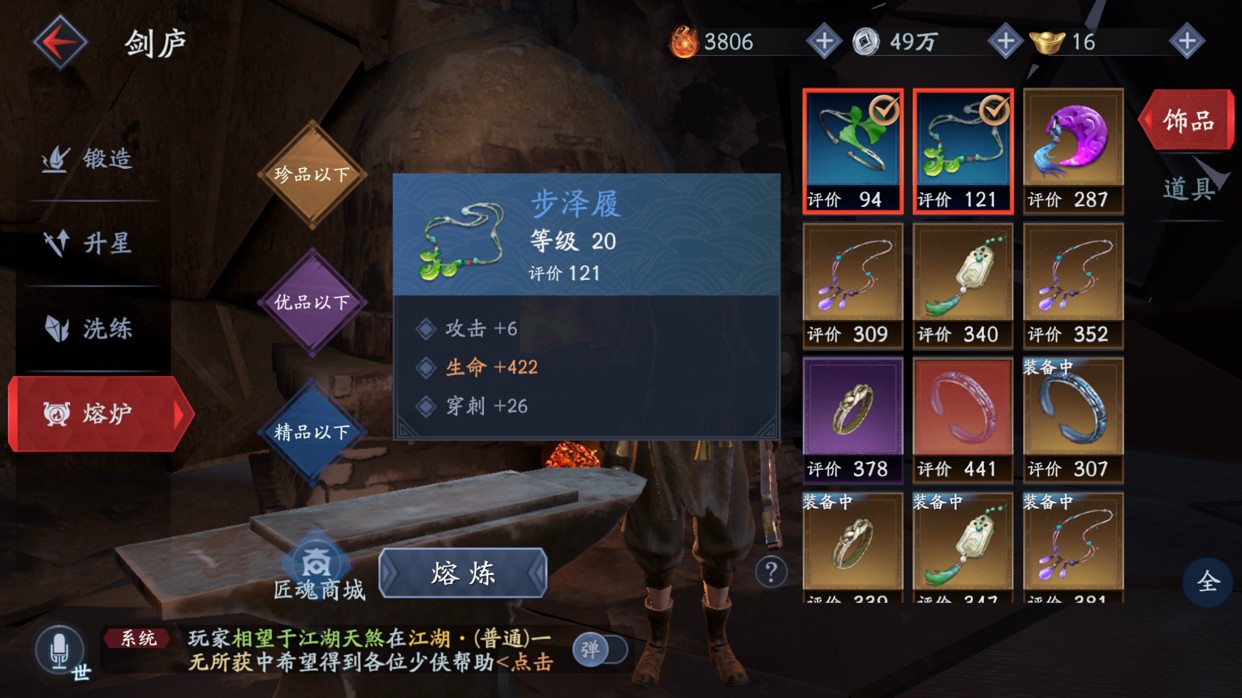Switch to the 升星 star upgrade menu
This screenshot has width=1242, height=698.
pyautogui.click(x=88, y=244)
